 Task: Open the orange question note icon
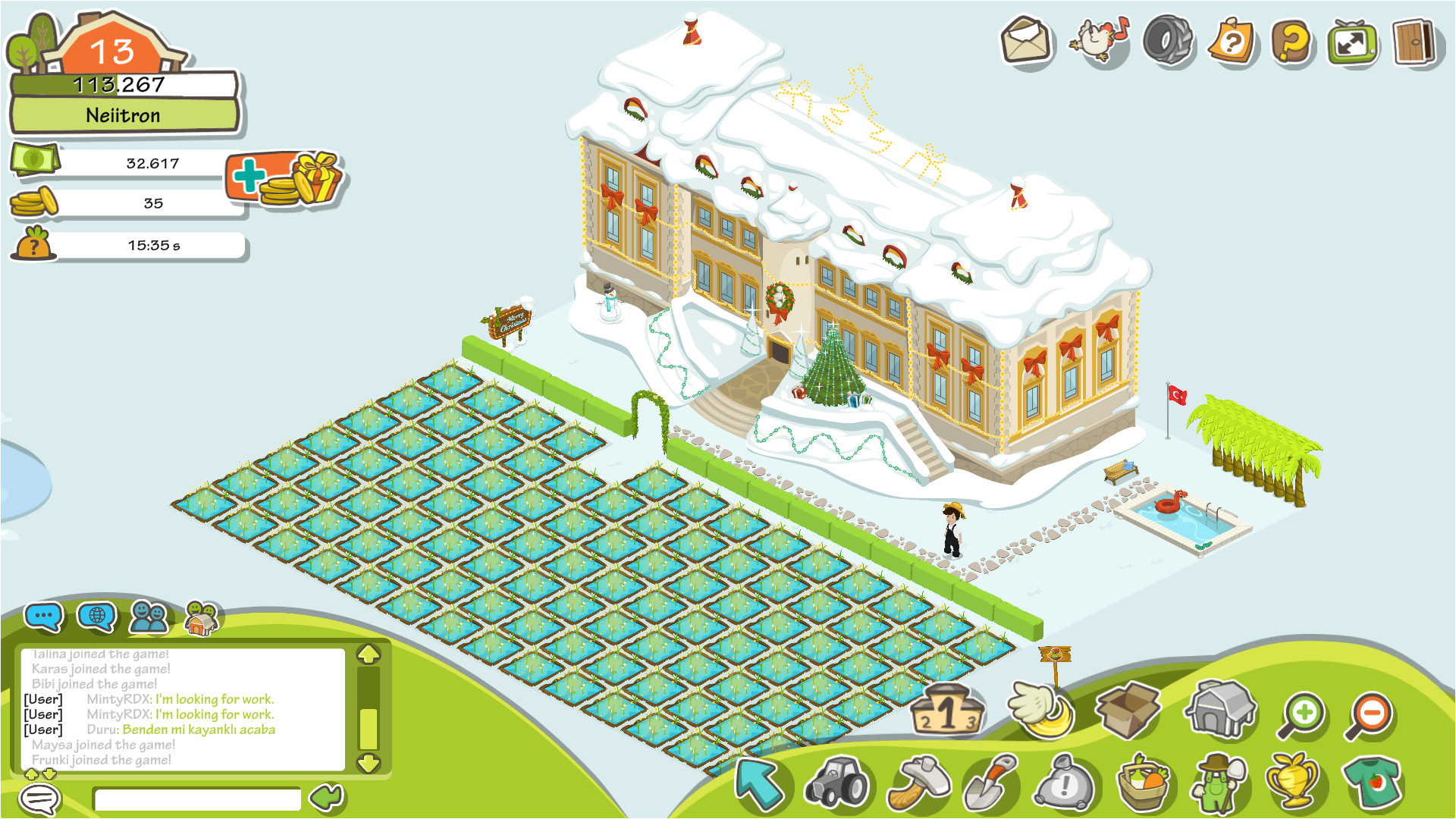tap(1232, 42)
